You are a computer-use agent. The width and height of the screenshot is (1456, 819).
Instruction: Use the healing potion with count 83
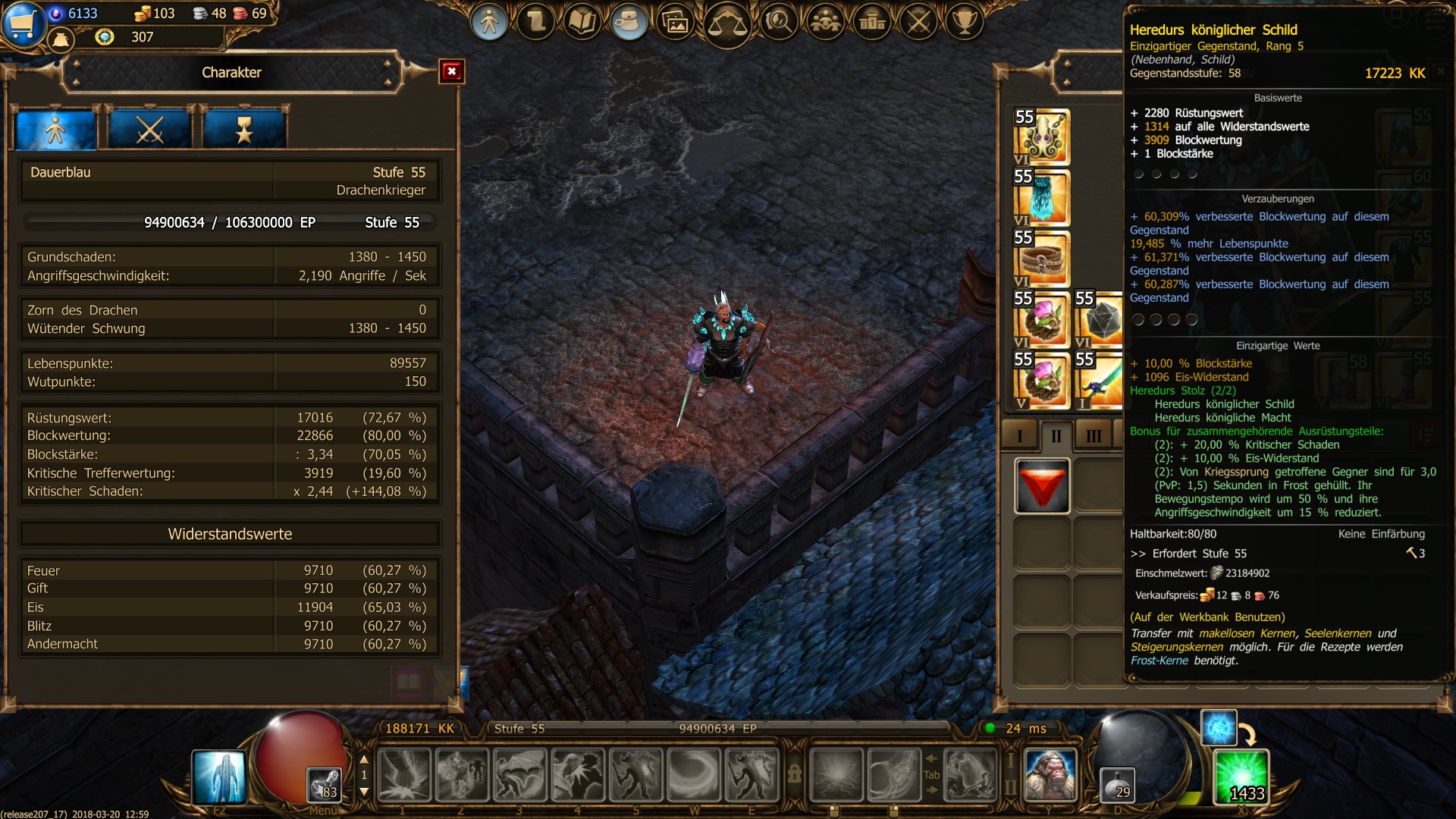click(324, 784)
